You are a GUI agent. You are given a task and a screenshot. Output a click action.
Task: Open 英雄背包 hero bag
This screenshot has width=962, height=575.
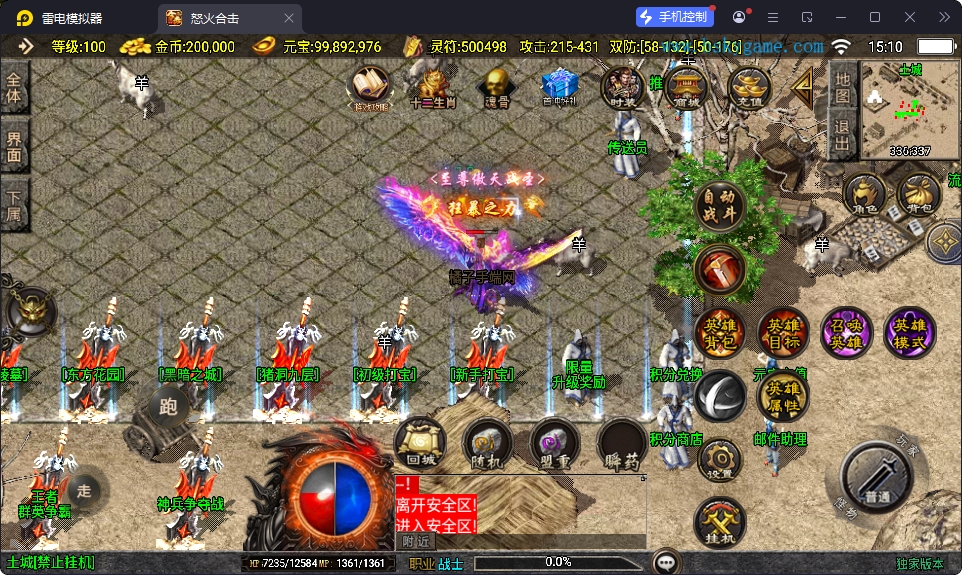tap(720, 333)
